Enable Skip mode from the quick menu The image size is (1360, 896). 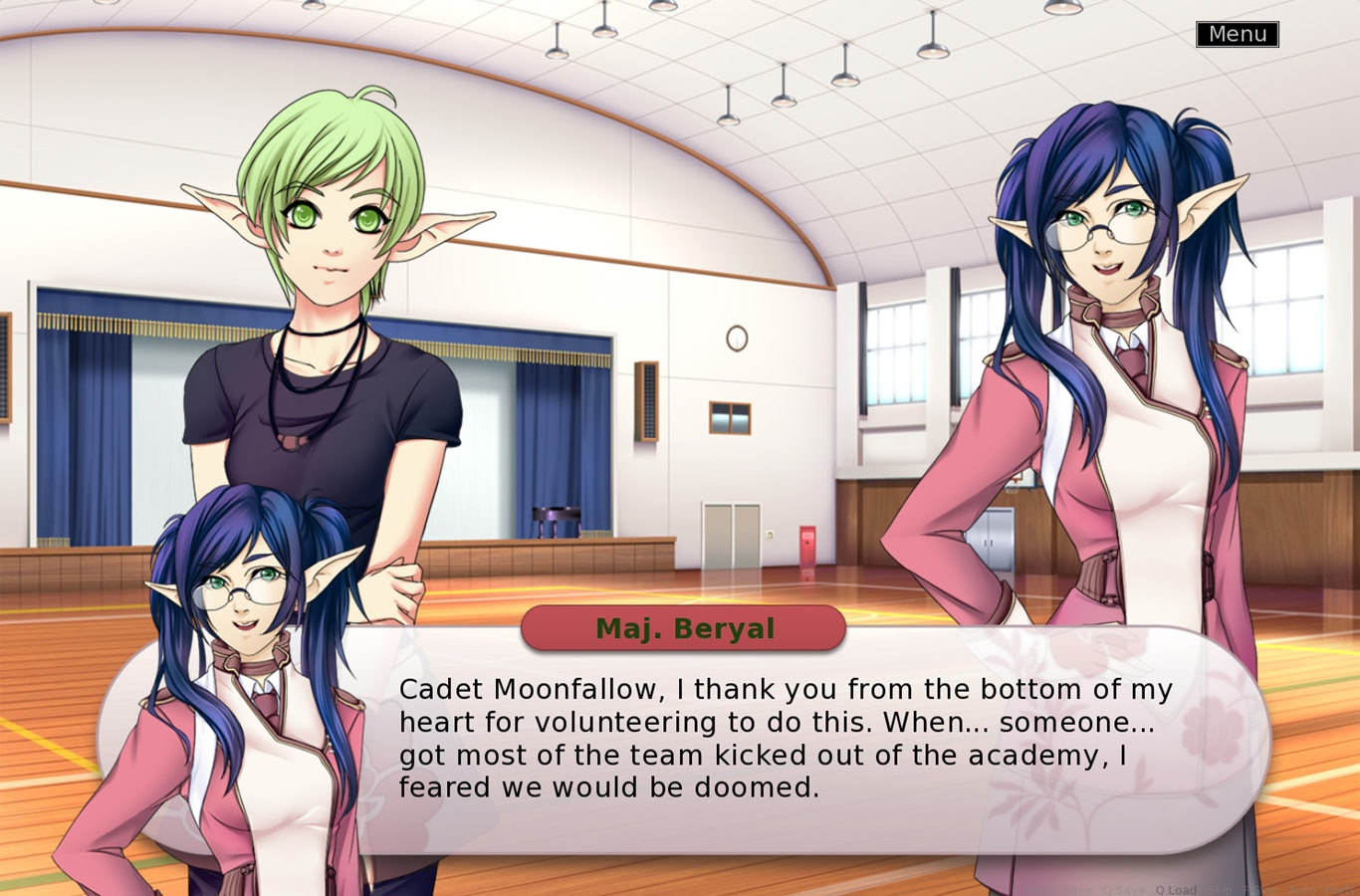pyautogui.click(x=1221, y=889)
